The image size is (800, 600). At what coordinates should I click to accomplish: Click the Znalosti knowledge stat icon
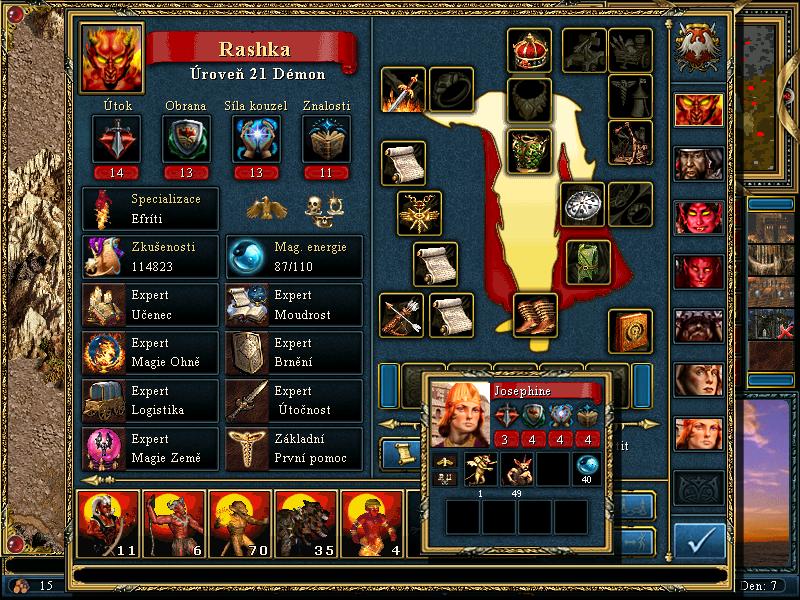point(325,138)
